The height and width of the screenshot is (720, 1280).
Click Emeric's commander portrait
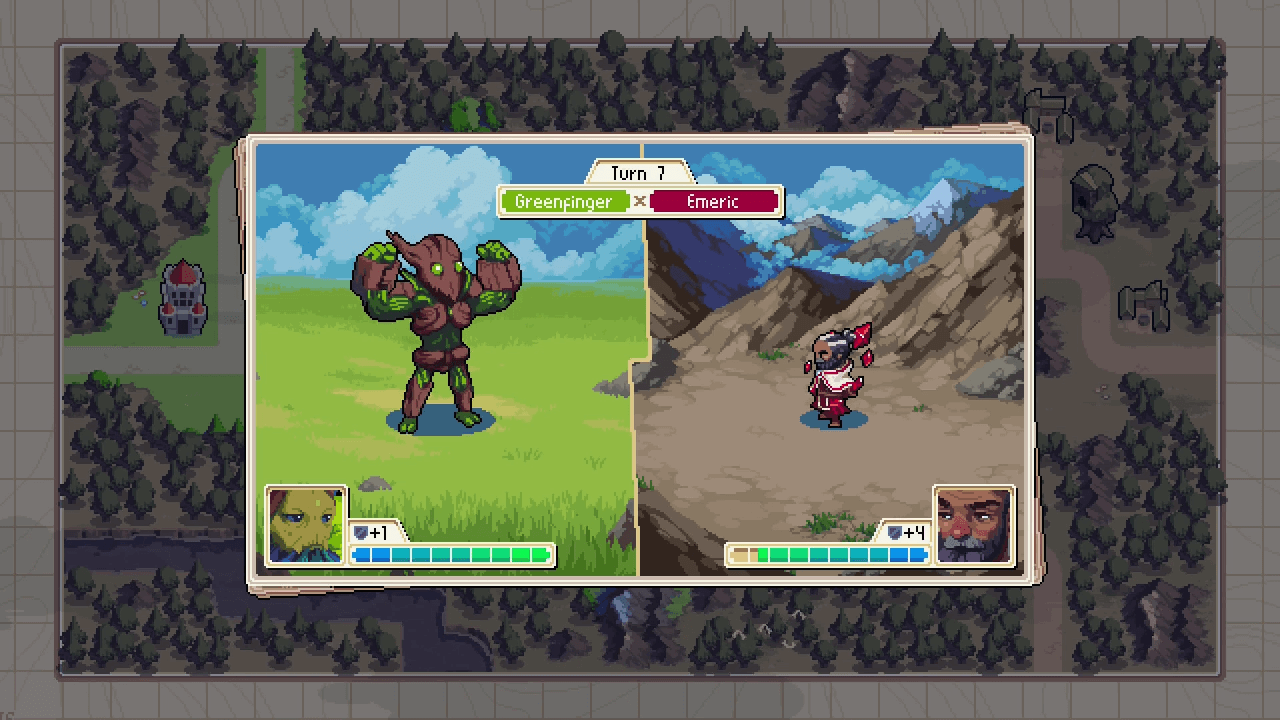[973, 526]
